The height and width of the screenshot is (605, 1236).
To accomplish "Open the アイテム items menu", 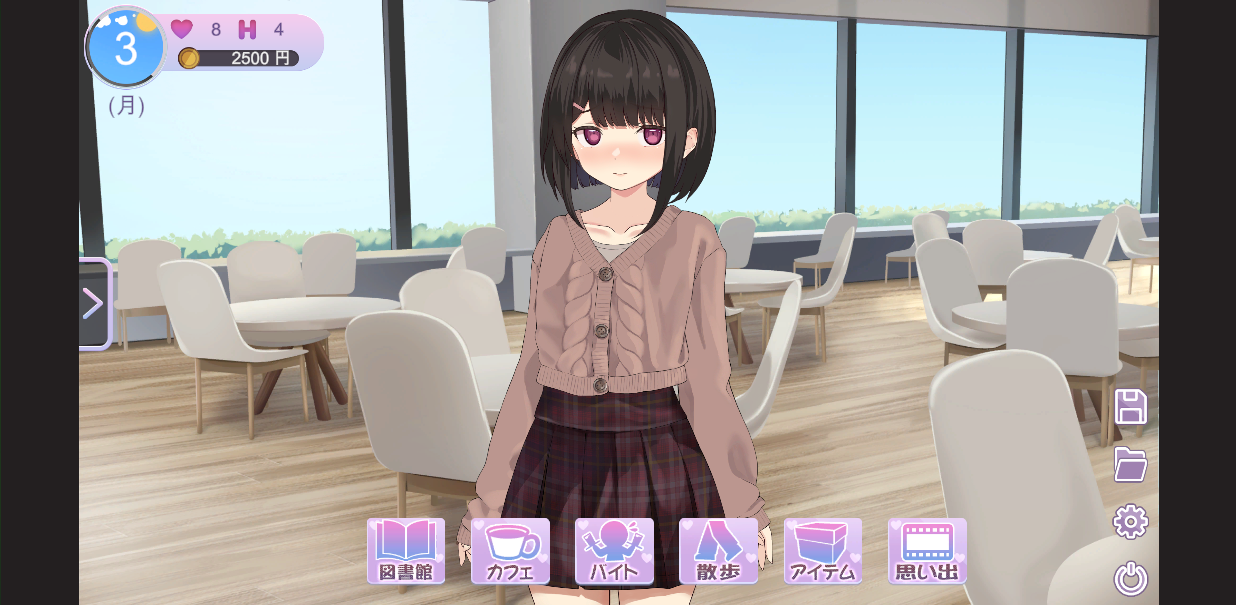I will (x=823, y=550).
